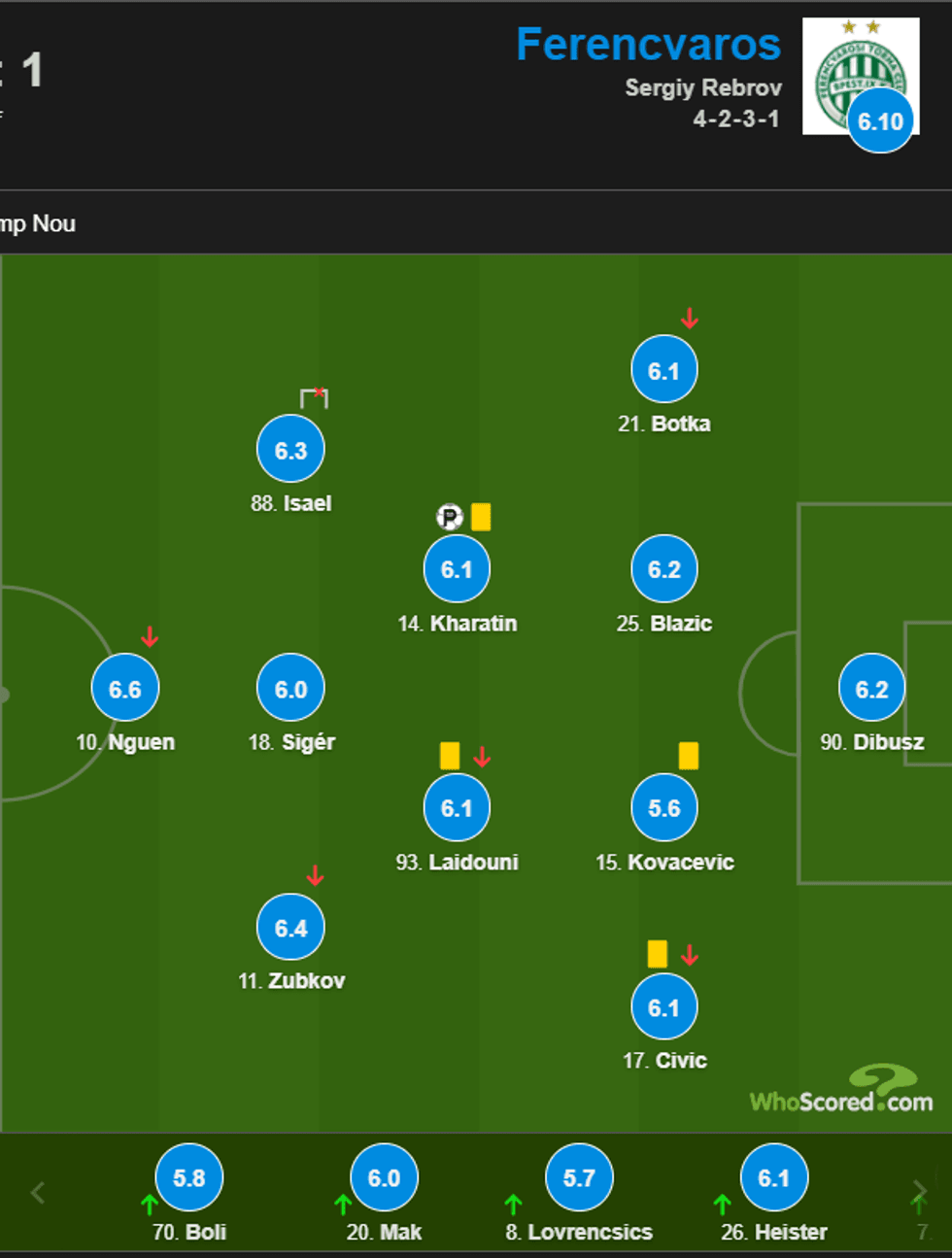Select Laidouni's 6.1 rating bubble
Image resolution: width=952 pixels, height=1258 pixels.
coord(457,808)
